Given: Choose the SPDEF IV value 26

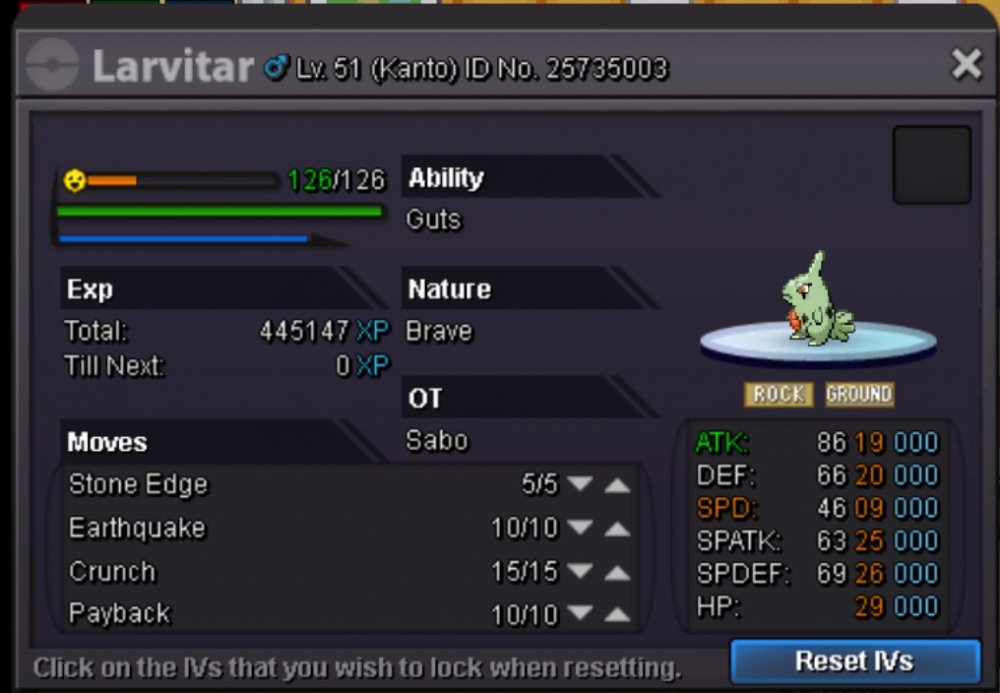Looking at the screenshot, I should click(x=868, y=574).
